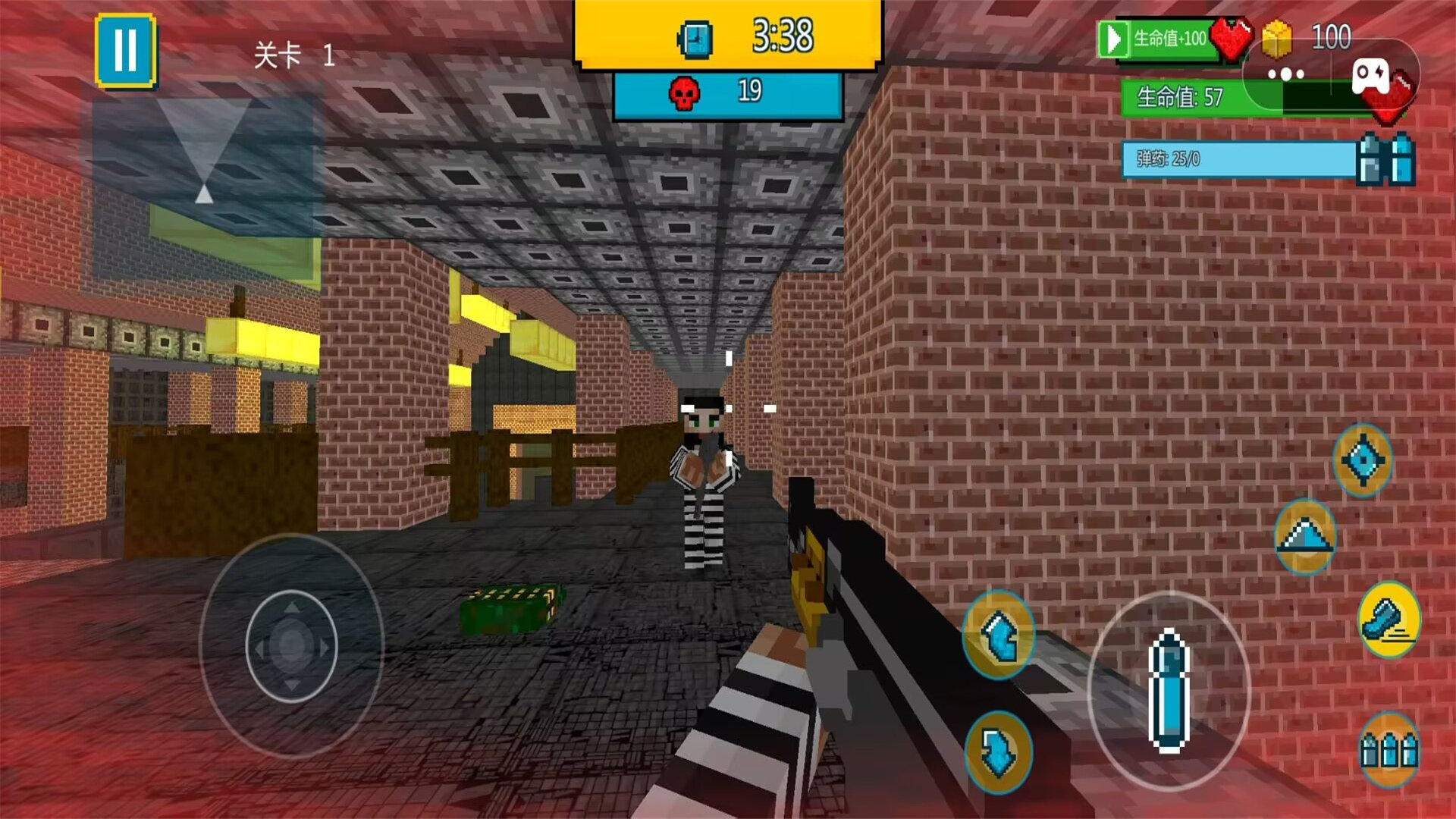1456x819 pixels.
Task: Activate the aim crosshair scope button
Action: click(x=1363, y=460)
